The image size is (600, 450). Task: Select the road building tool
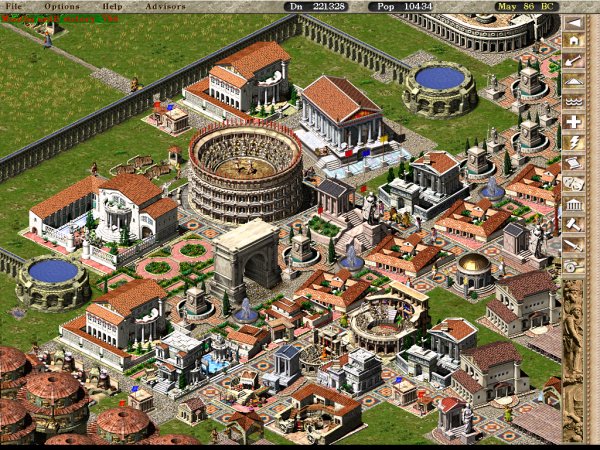click(574, 82)
